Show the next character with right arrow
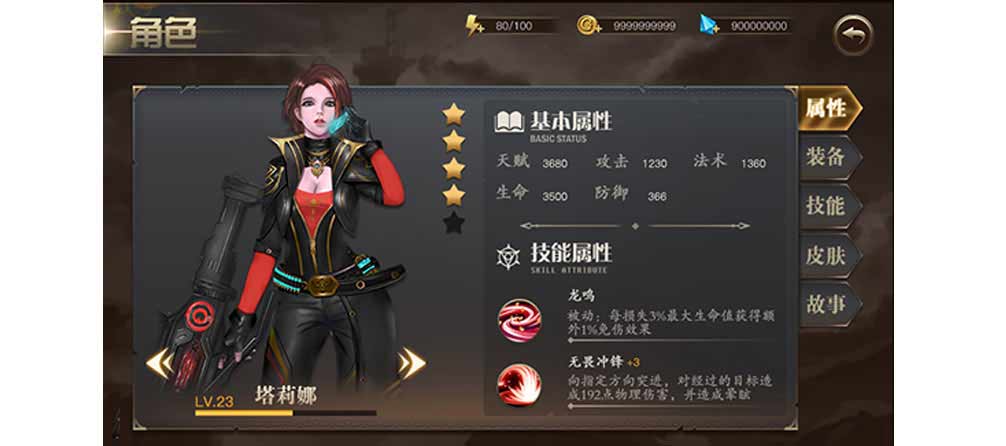The image size is (1006, 446). pos(411,362)
